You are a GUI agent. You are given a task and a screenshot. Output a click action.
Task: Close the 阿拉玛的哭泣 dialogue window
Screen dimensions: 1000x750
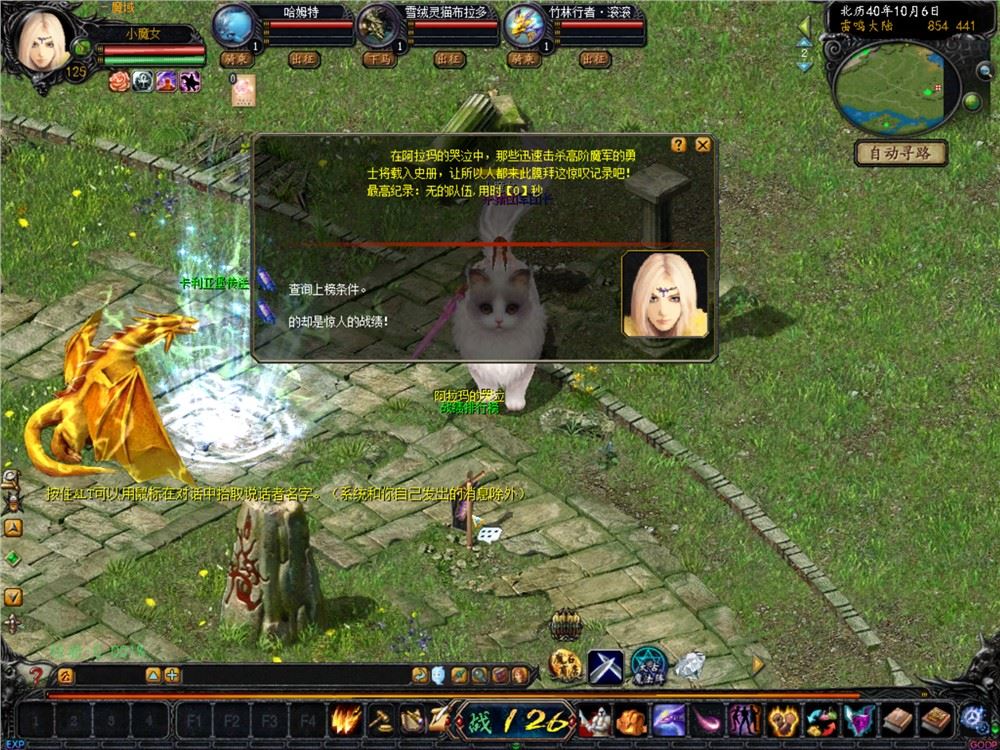(x=703, y=144)
